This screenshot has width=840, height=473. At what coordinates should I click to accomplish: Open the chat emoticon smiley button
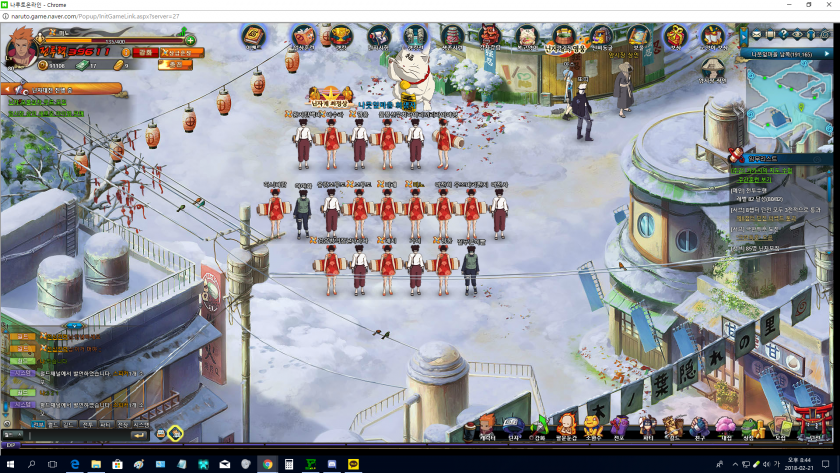point(161,434)
